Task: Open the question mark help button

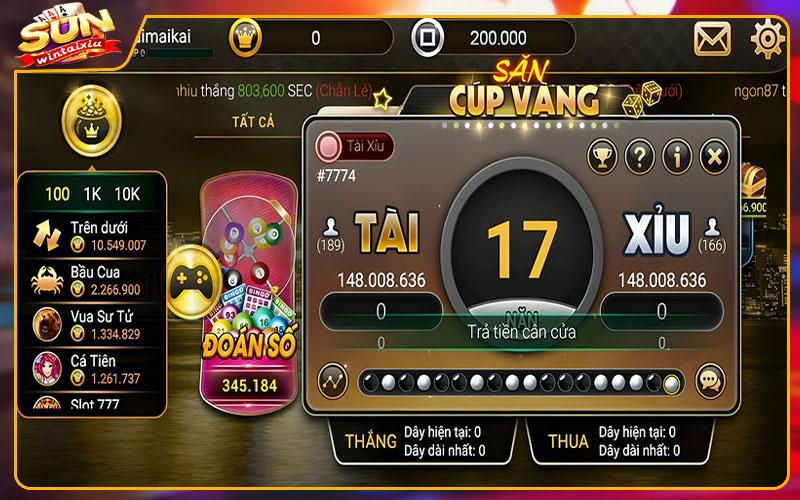Action: point(640,156)
